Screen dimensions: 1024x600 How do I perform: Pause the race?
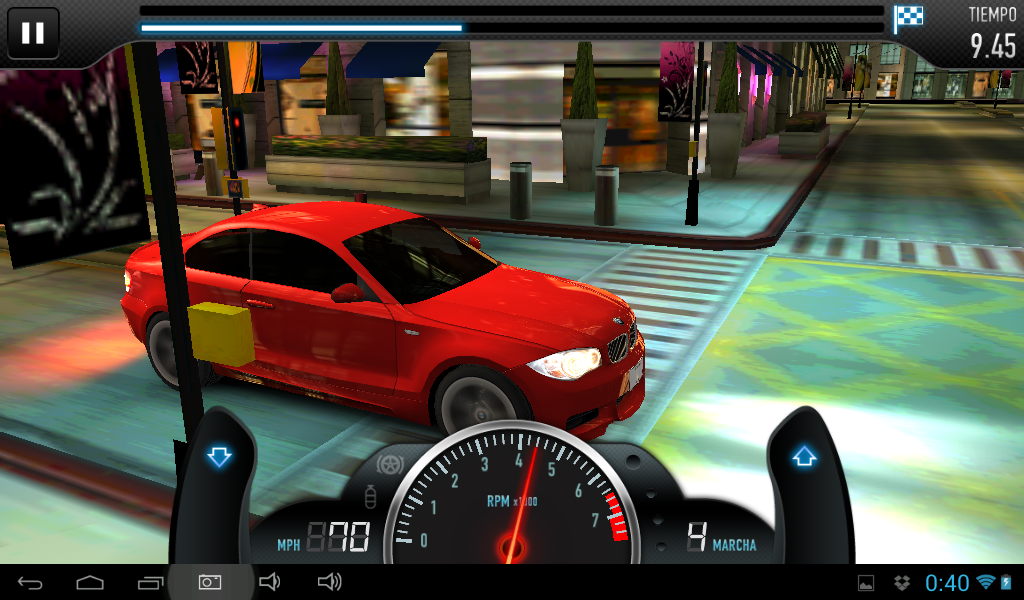tap(33, 33)
